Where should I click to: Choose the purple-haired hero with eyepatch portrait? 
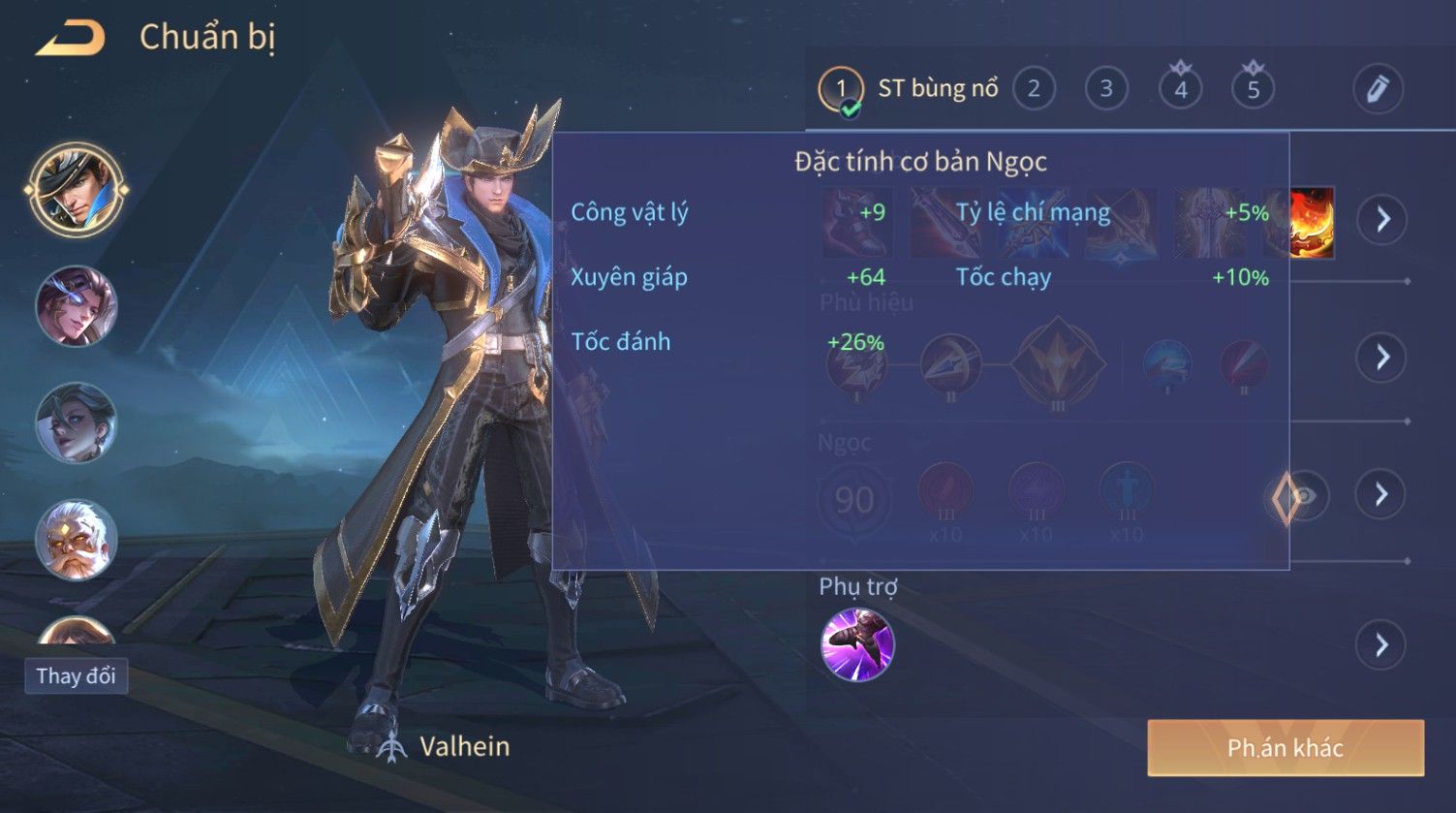point(77,306)
